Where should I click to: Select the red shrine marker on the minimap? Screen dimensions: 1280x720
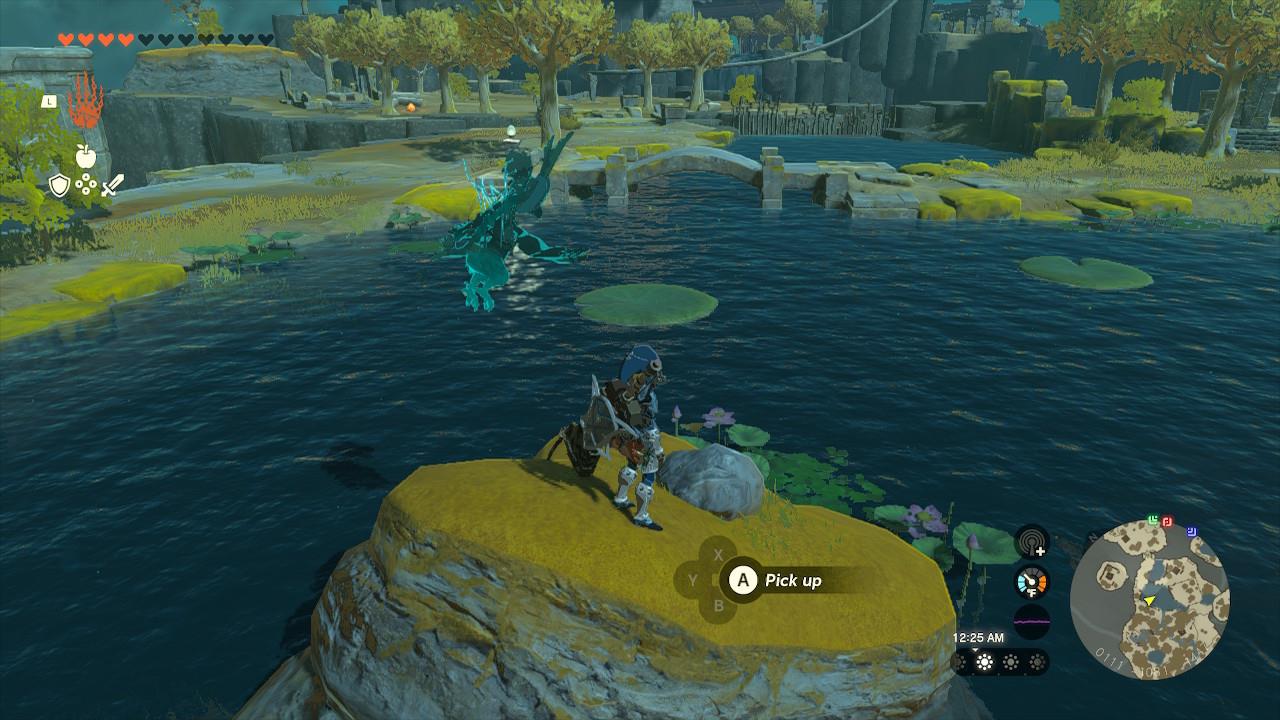[1167, 521]
